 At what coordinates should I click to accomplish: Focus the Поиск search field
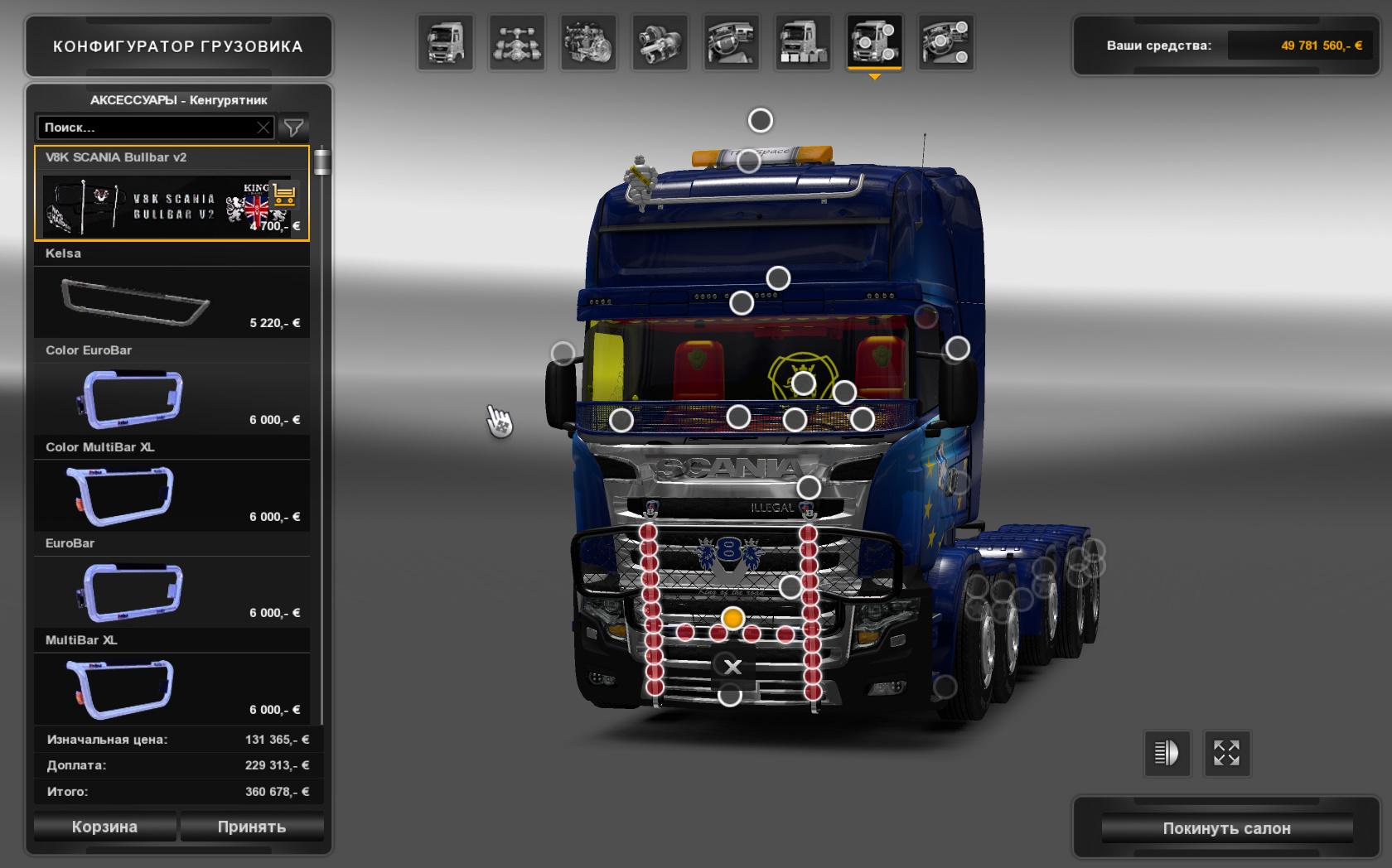click(x=145, y=128)
